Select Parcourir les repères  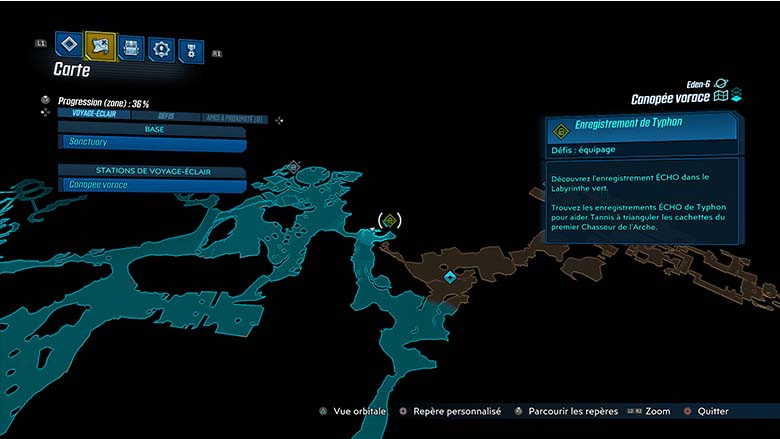tap(564, 411)
